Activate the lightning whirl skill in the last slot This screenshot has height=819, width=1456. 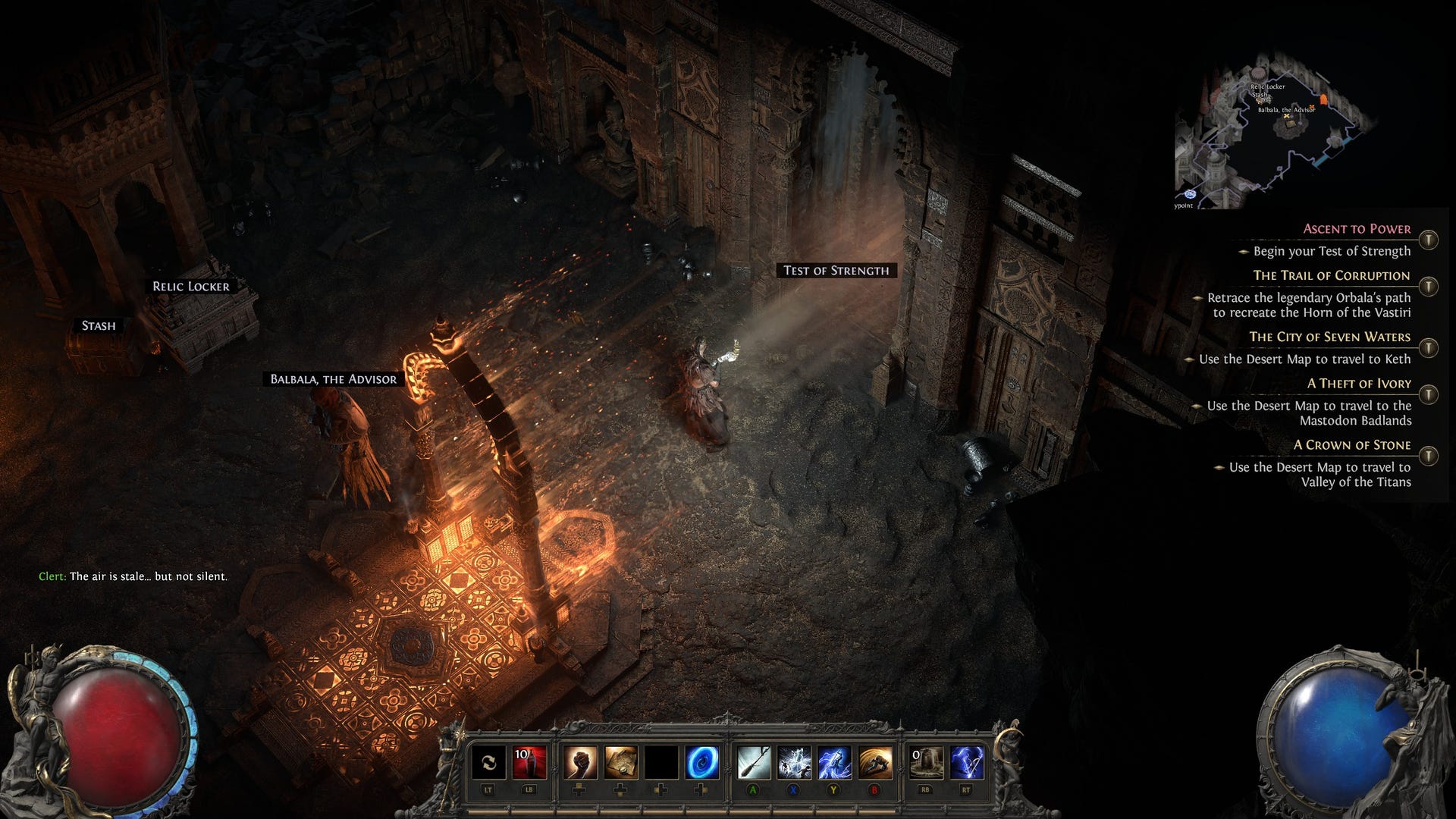click(x=967, y=762)
